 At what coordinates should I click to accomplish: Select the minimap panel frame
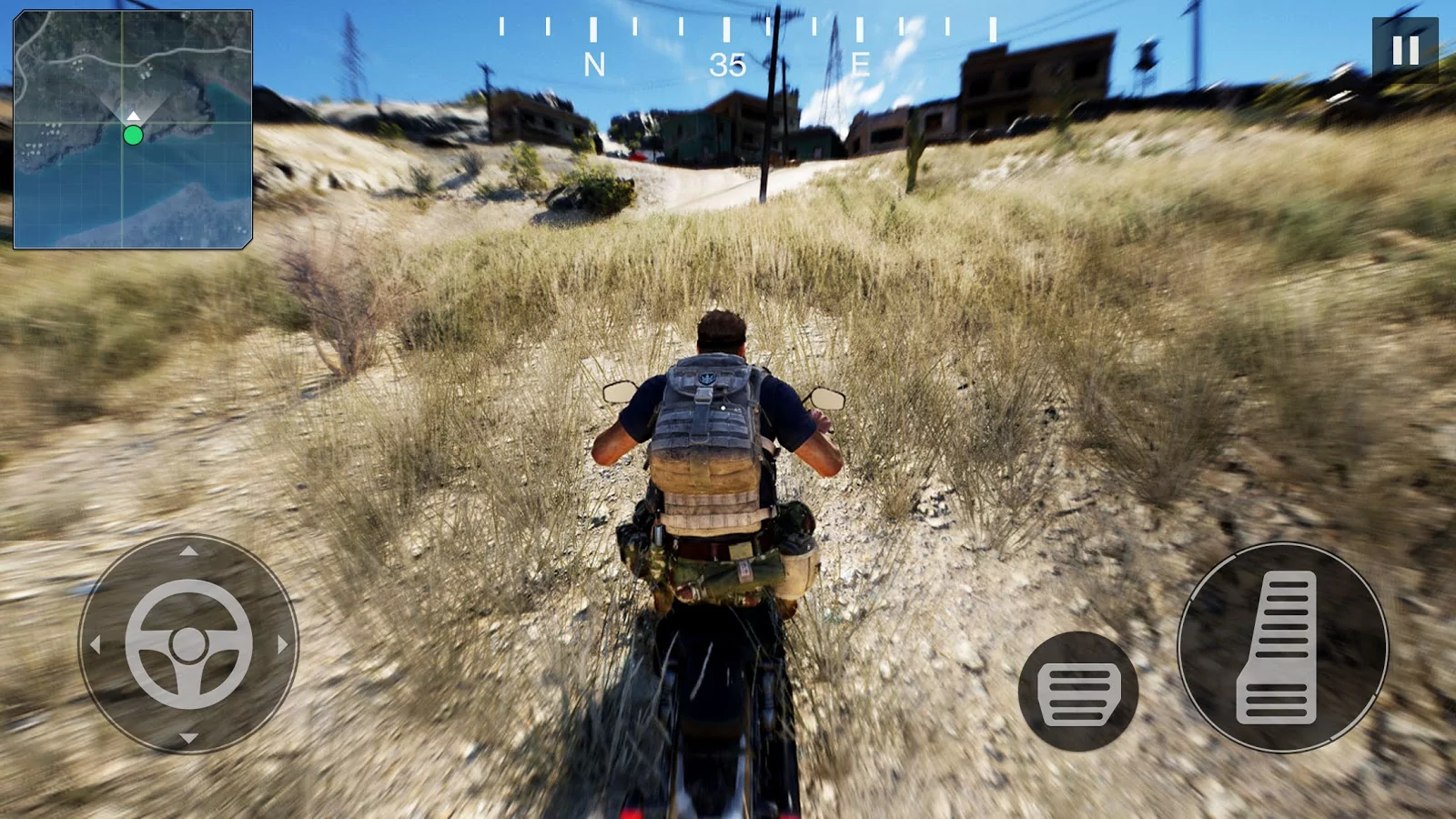132,127
